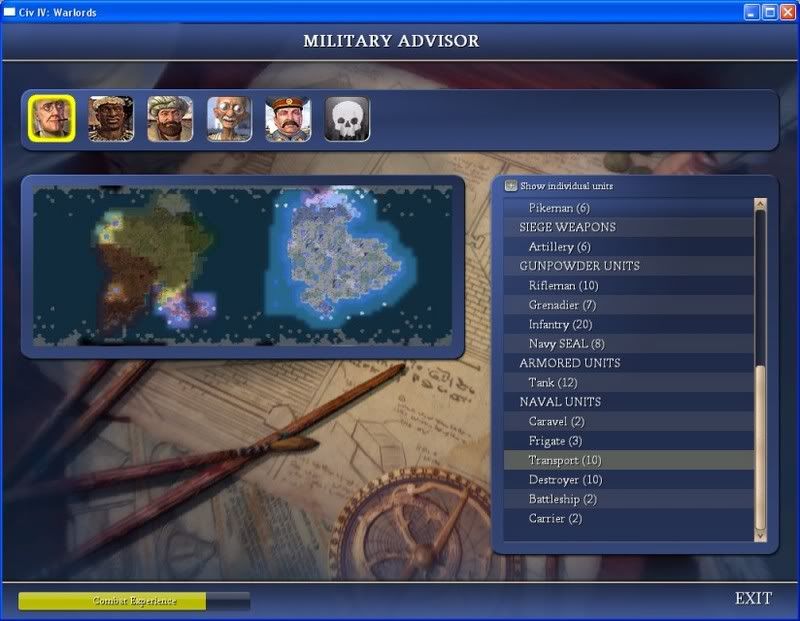Close the Civ IV: Warlords window
Image resolution: width=800 pixels, height=621 pixels.
786,12
